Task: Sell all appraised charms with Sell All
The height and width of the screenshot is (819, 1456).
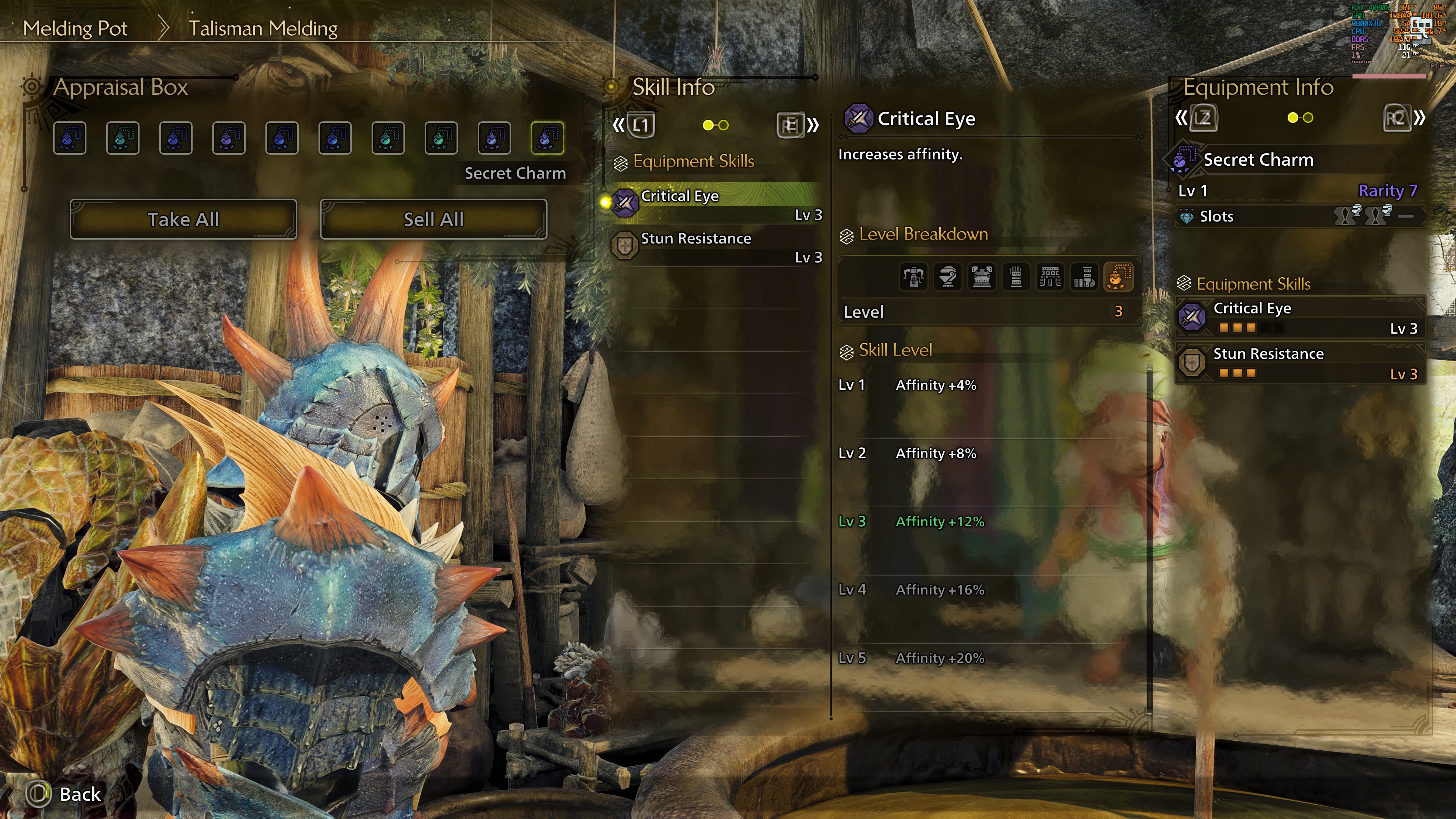Action: click(433, 219)
